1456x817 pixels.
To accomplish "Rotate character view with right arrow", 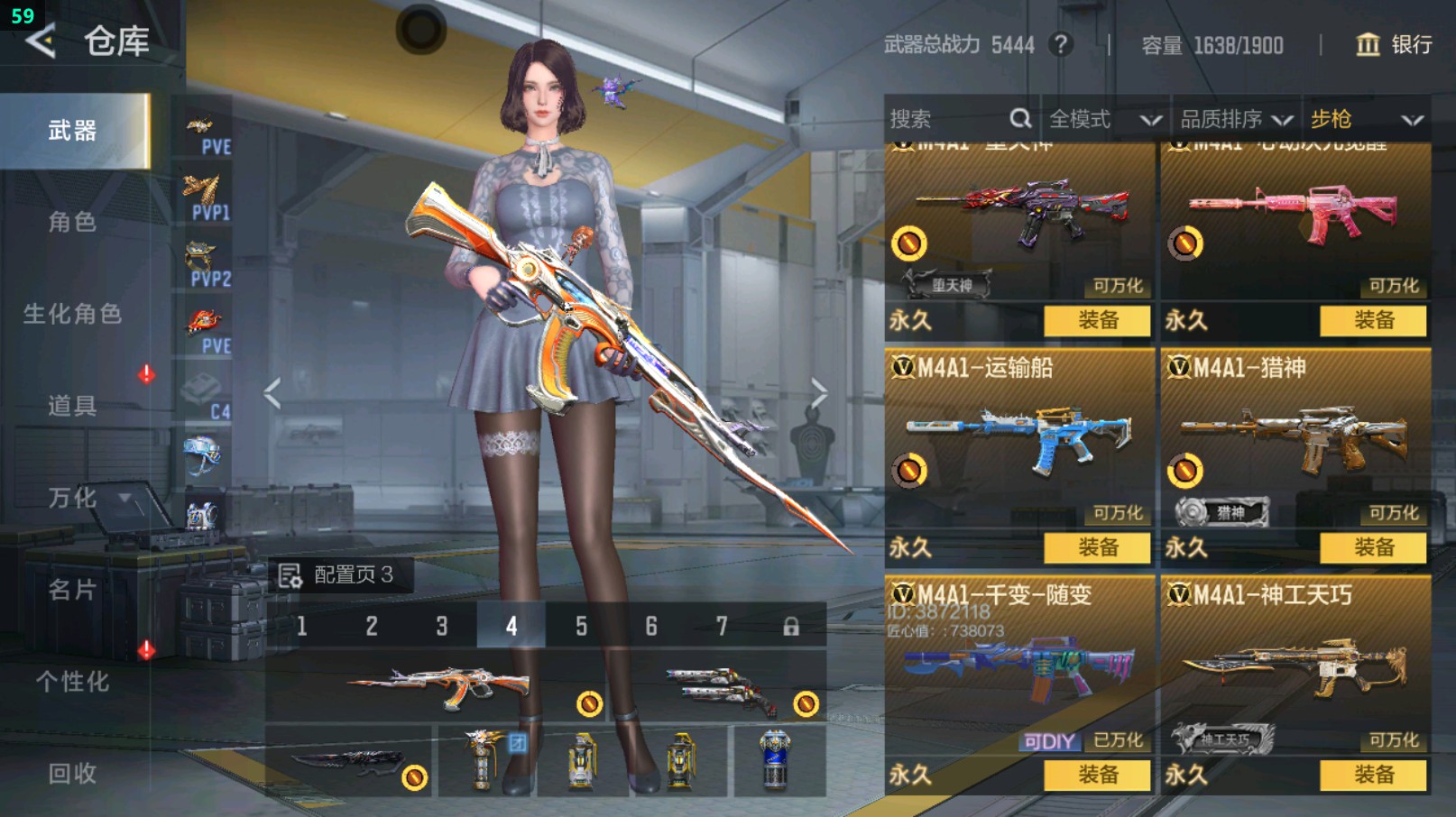I will click(818, 393).
